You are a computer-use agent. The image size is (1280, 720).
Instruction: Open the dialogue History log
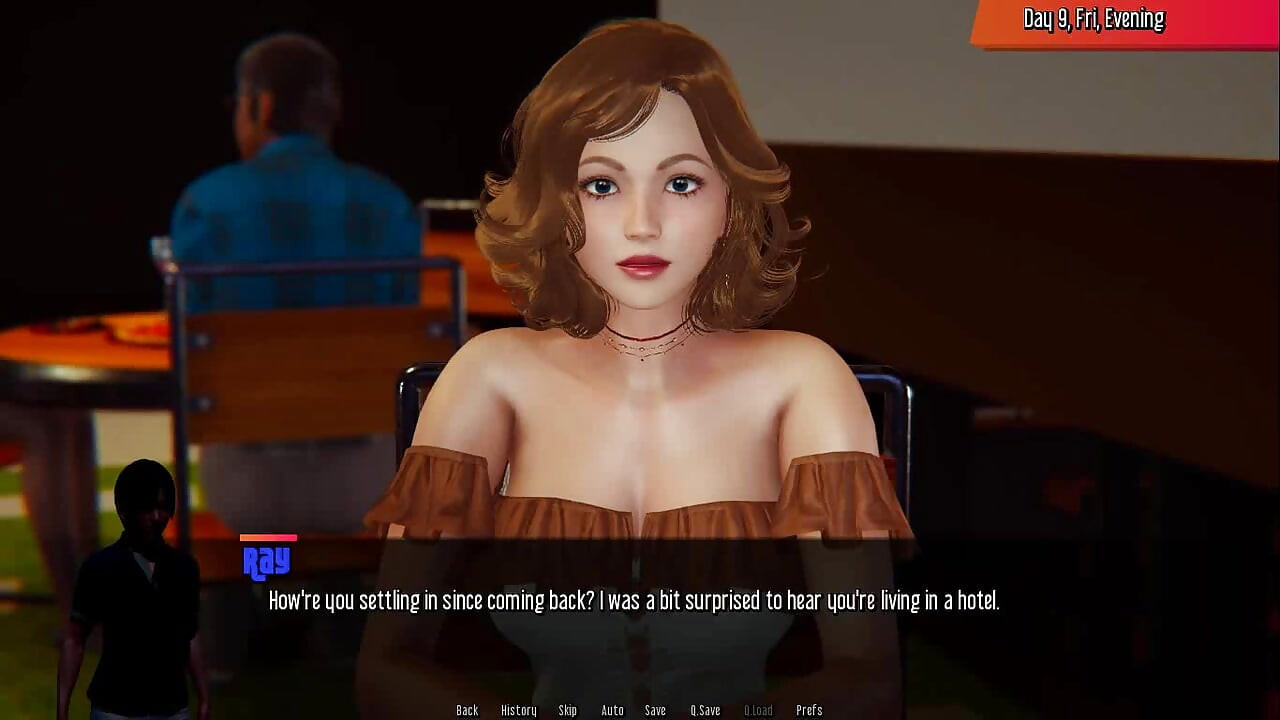click(x=518, y=710)
